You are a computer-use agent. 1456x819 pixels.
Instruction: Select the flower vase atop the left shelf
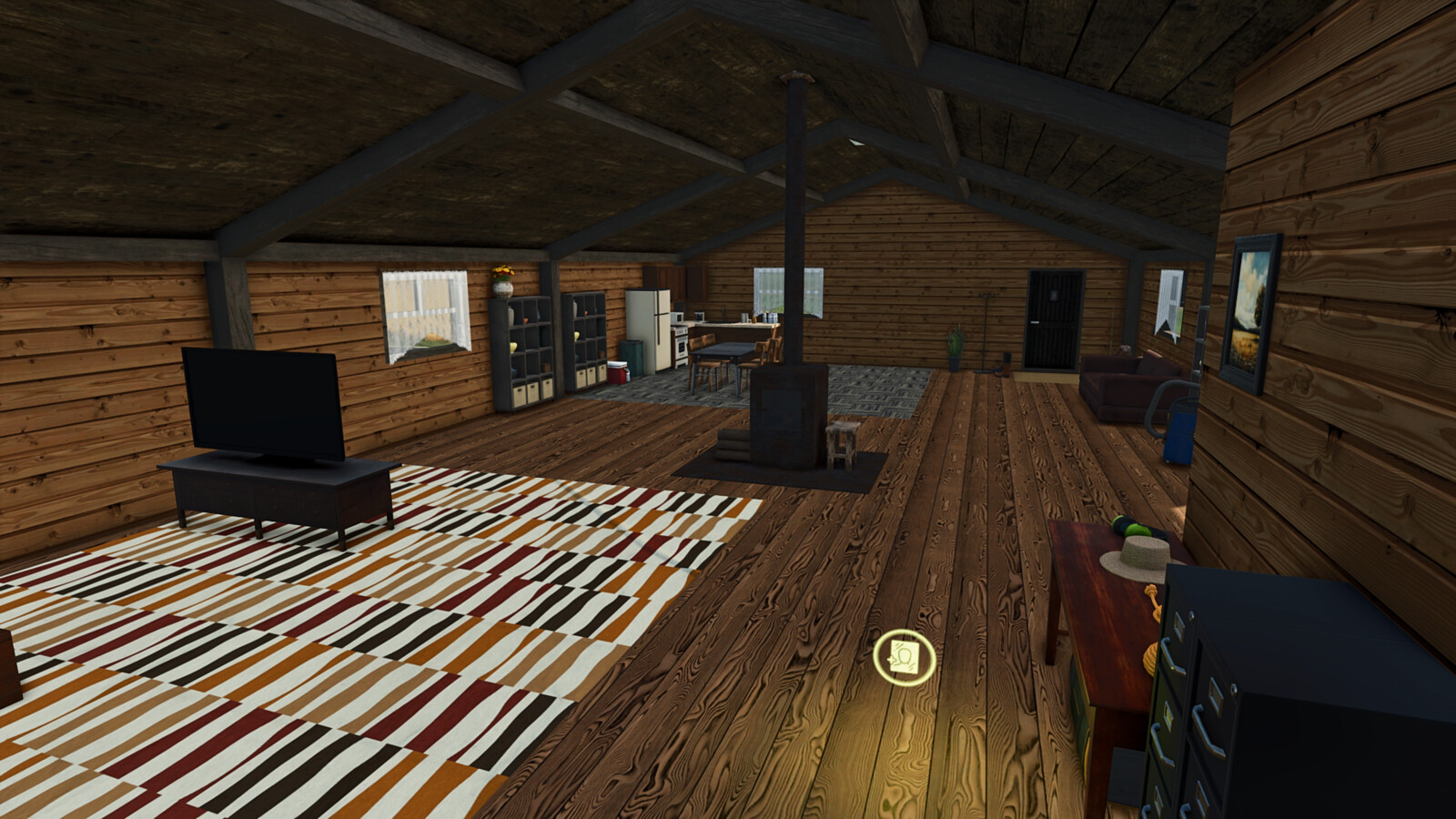502,287
